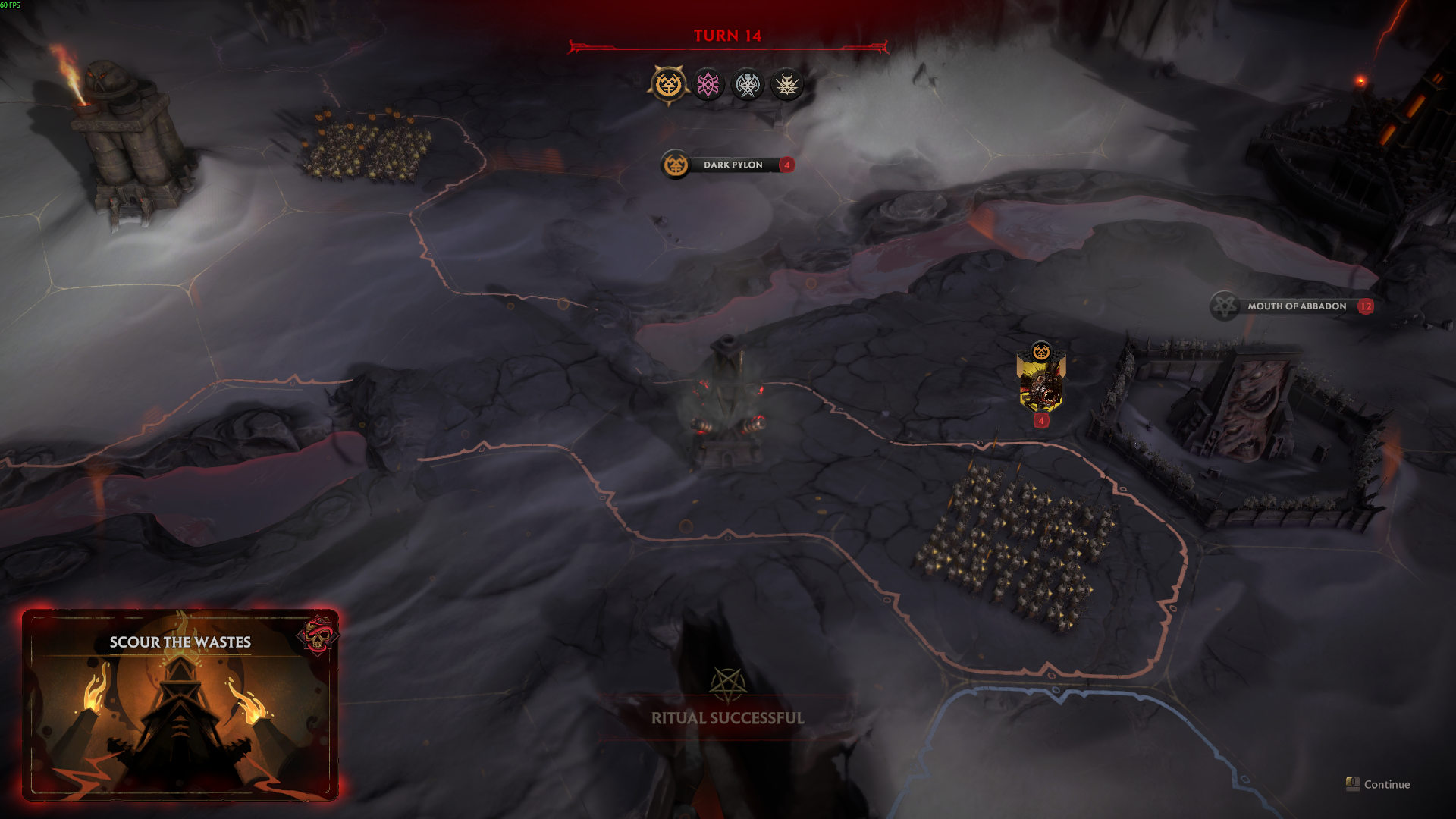This screenshot has width=1456, height=819.
Task: Select the orange faction sigil in turn order
Action: tap(668, 84)
